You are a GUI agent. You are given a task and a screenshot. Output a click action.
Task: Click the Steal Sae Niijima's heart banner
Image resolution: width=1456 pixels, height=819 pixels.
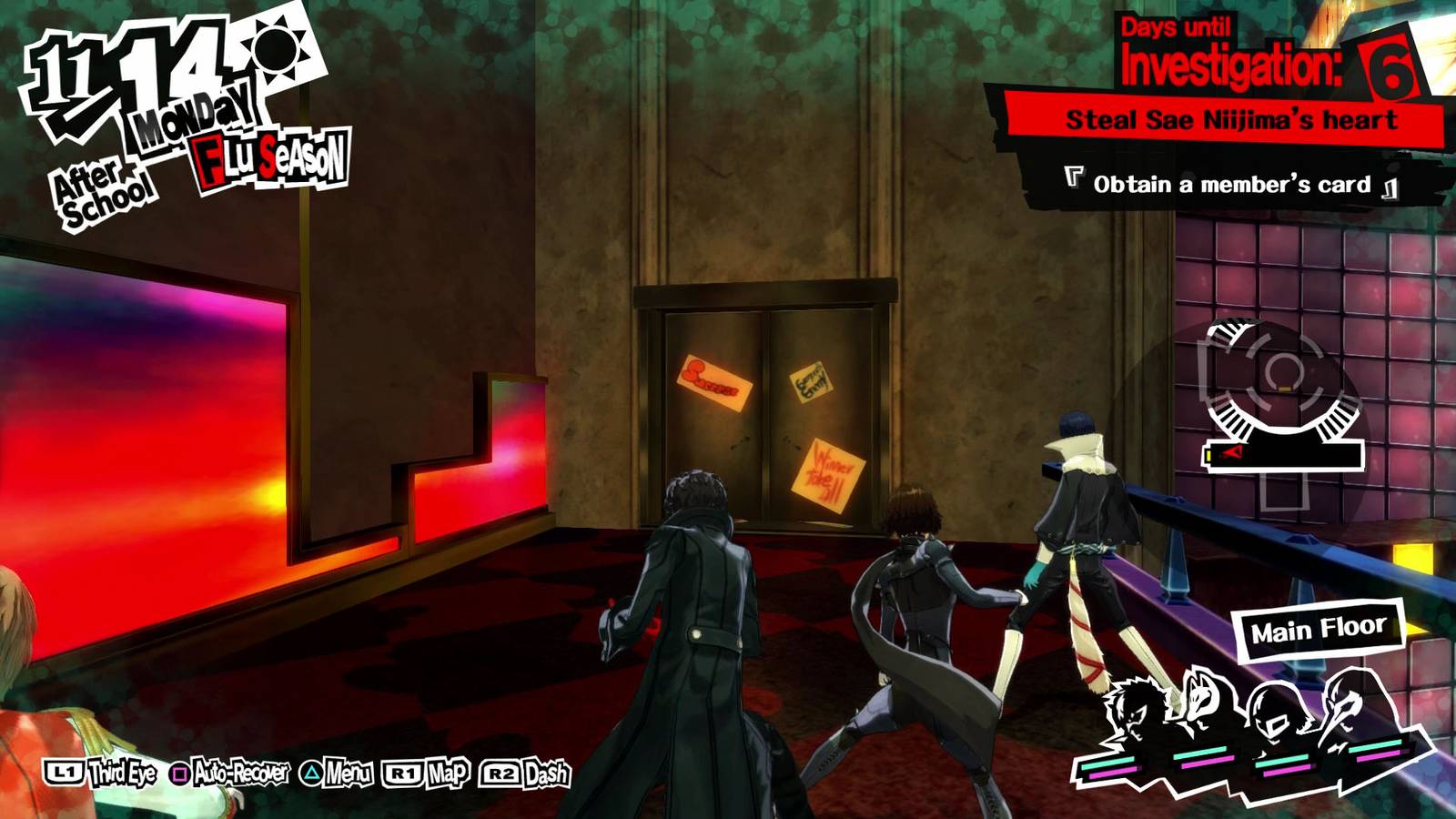coord(1233,116)
